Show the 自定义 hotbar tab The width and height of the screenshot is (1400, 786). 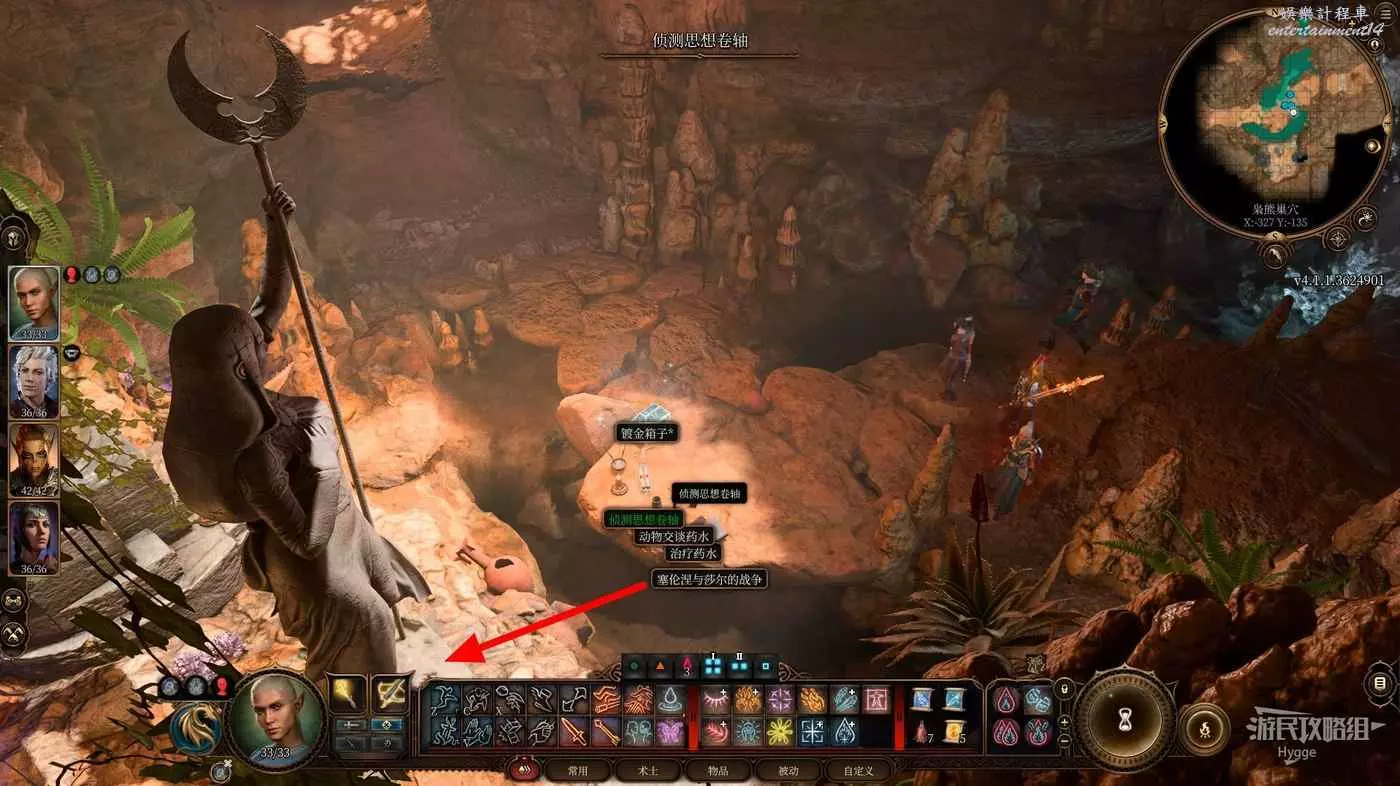tap(858, 770)
